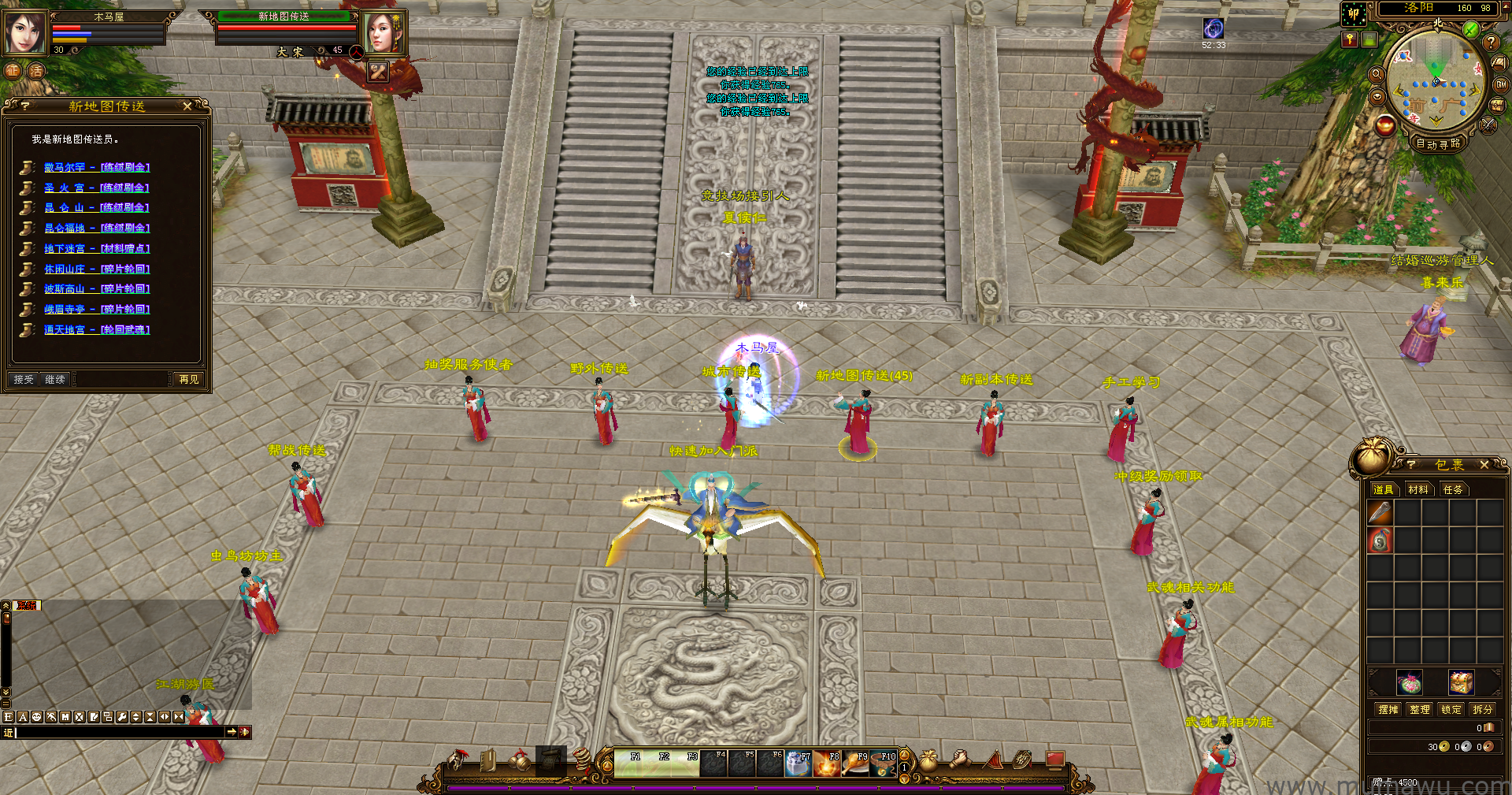Screen dimensions: 1512x795
Task: Switch to the 材料 inventory tab
Action: point(1418,489)
